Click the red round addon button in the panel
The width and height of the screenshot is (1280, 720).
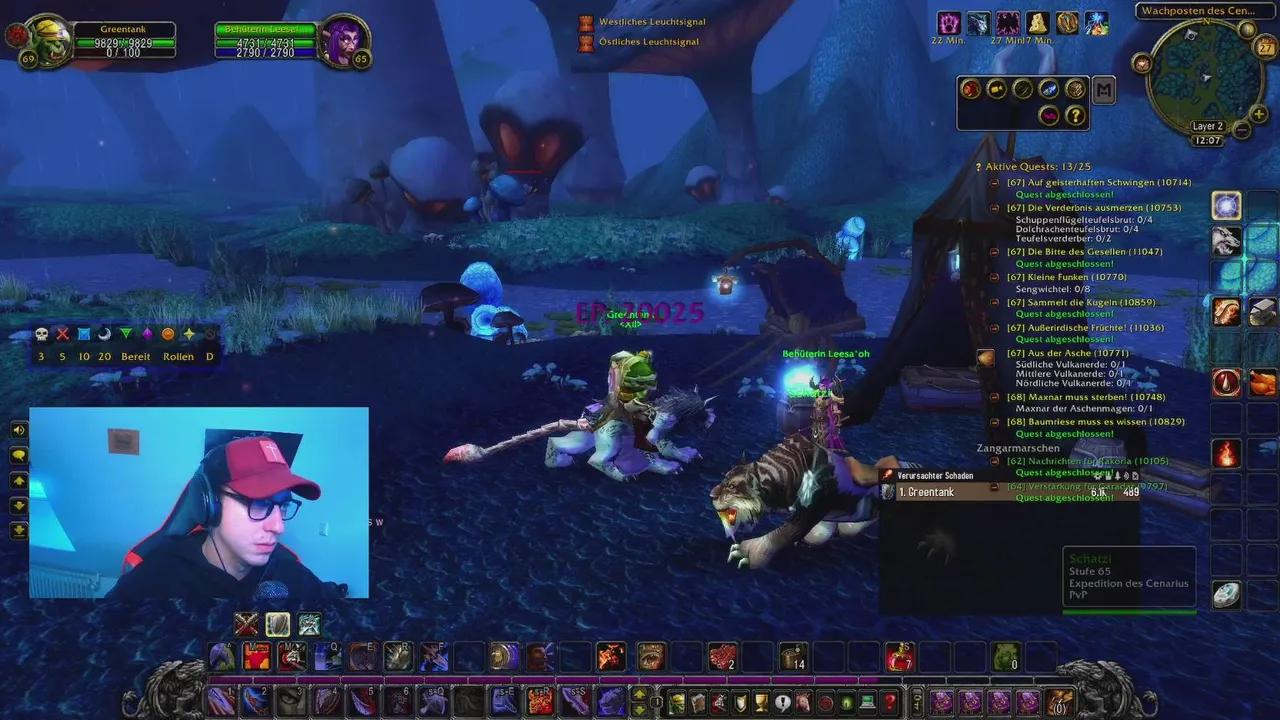click(971, 89)
